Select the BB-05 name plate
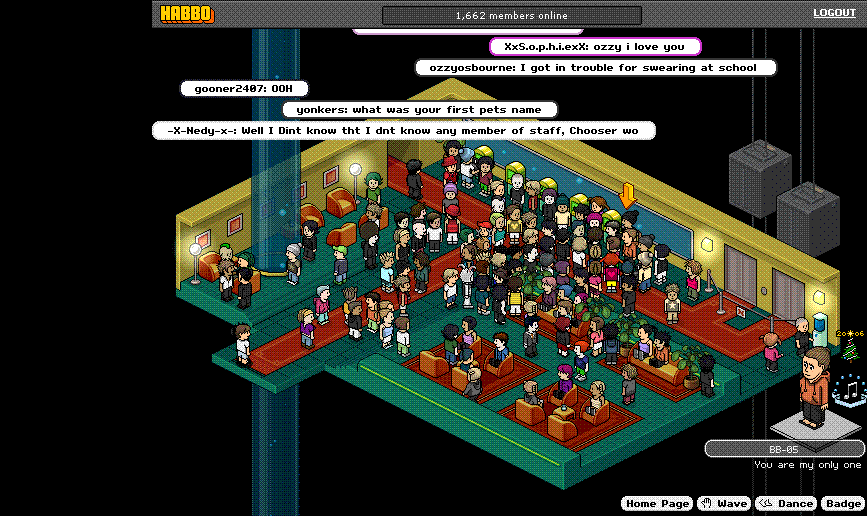The height and width of the screenshot is (516, 867). [783, 449]
